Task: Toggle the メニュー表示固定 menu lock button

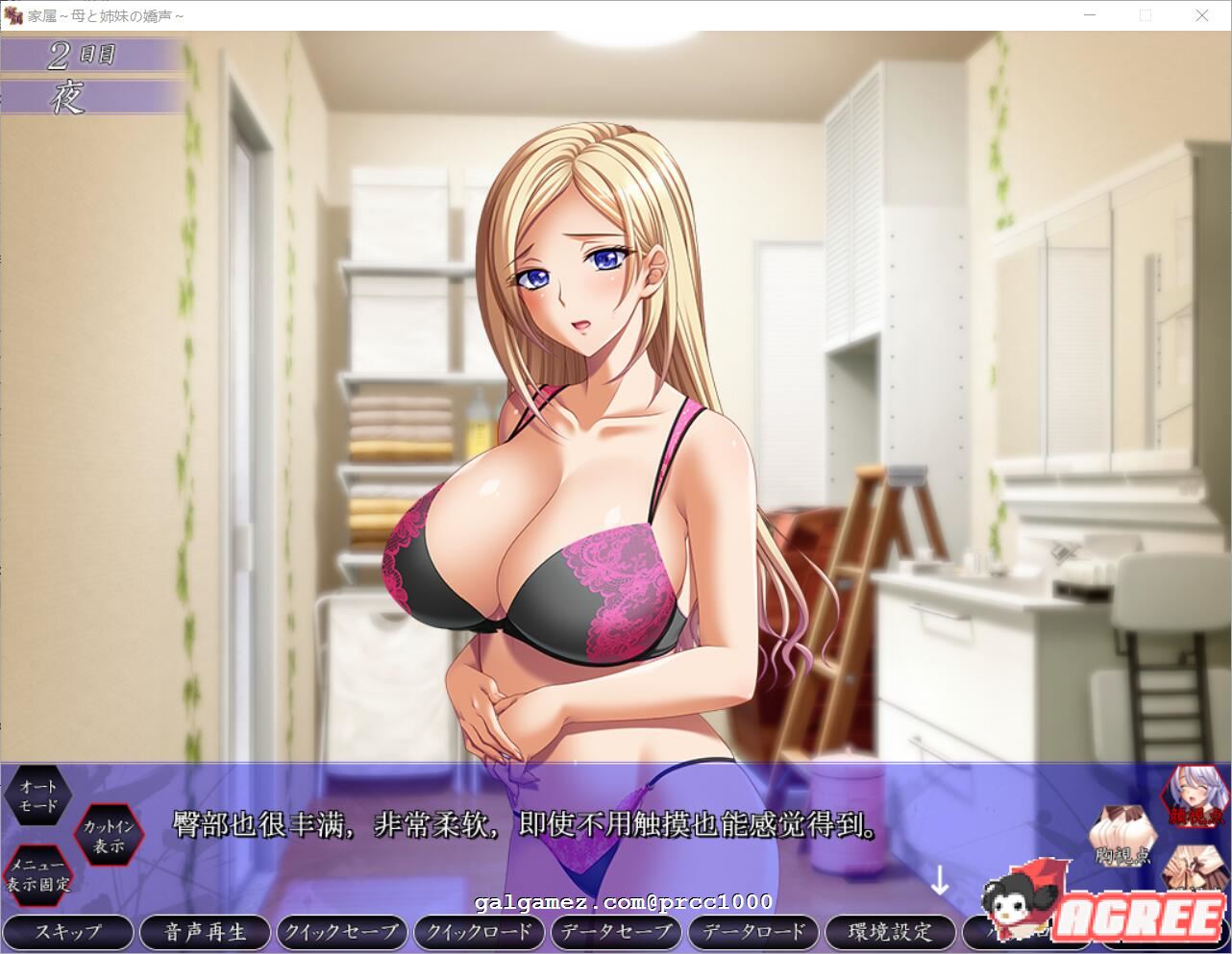Action: point(38,875)
